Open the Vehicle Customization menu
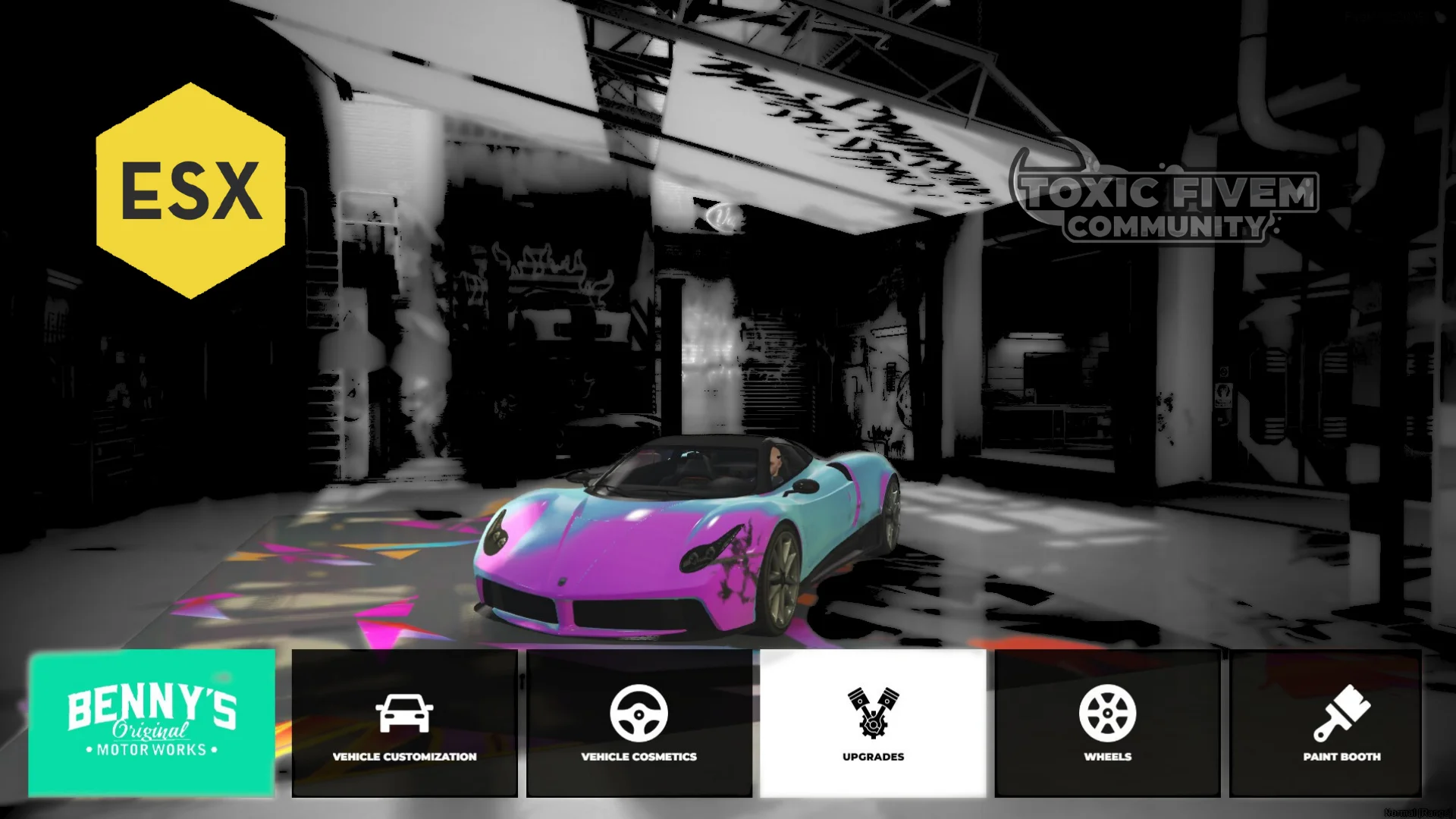 coord(404,723)
